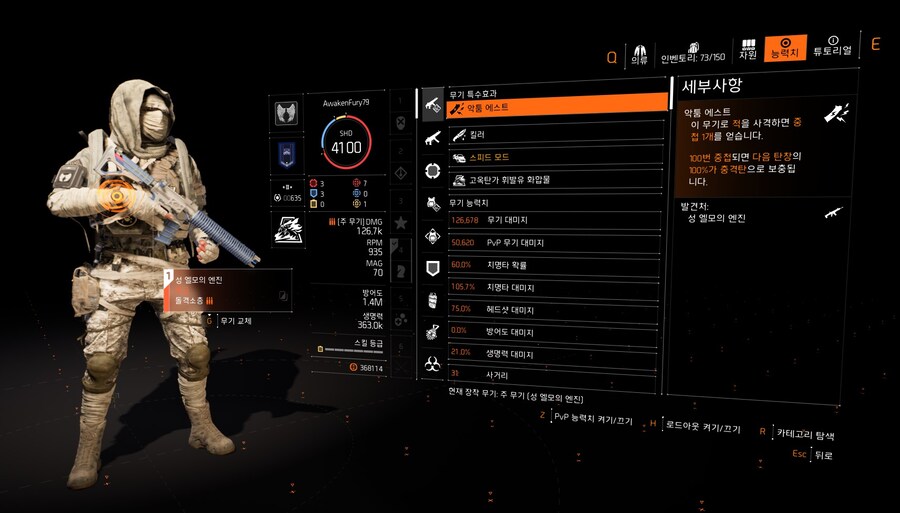Open the 의류 (apparel) tab
Viewport: 900px width, 513px height.
pos(639,52)
